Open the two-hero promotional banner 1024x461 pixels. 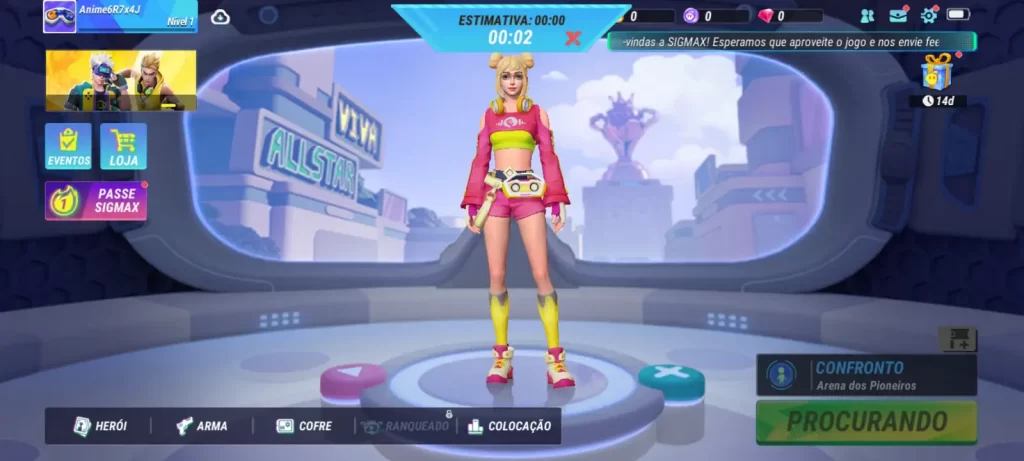pos(121,80)
